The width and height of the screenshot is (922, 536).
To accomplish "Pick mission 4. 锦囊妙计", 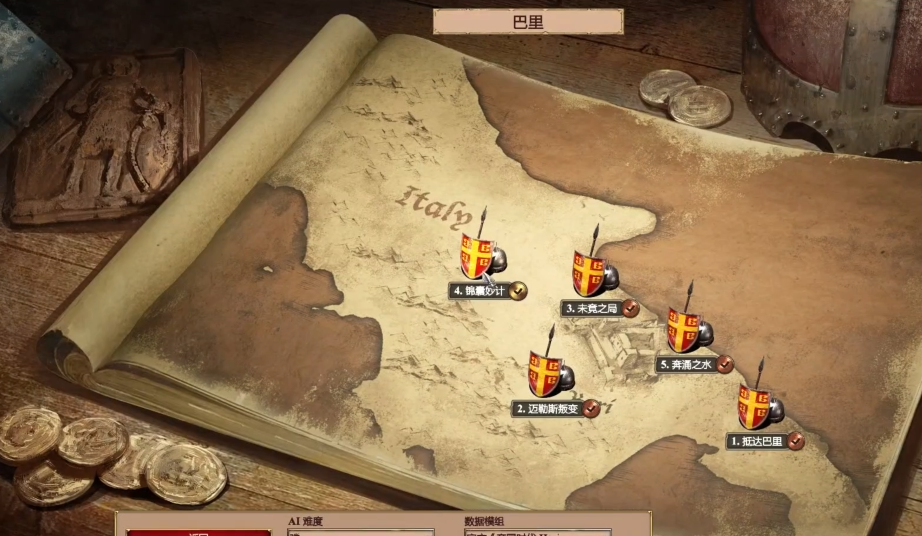I will pyautogui.click(x=477, y=256).
